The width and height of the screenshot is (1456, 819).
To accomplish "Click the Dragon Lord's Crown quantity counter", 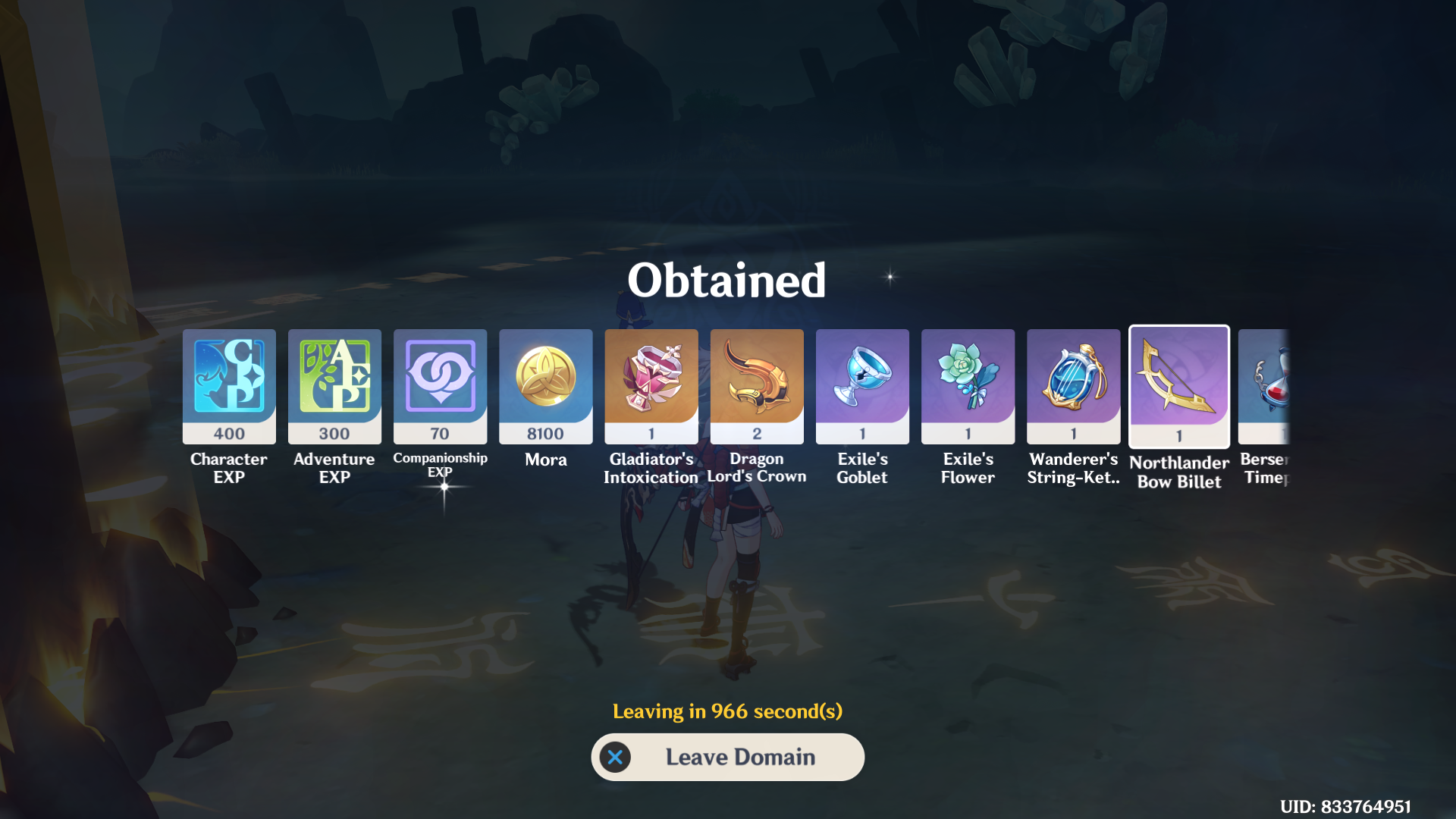I will tap(756, 432).
